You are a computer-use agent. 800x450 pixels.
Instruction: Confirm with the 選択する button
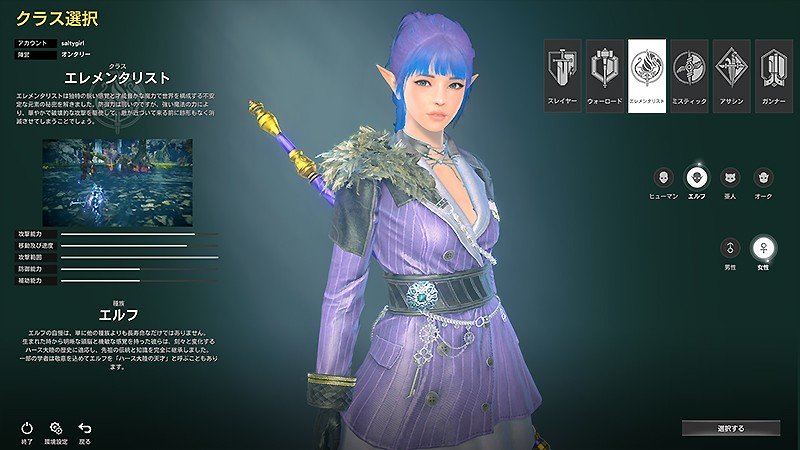tap(731, 428)
